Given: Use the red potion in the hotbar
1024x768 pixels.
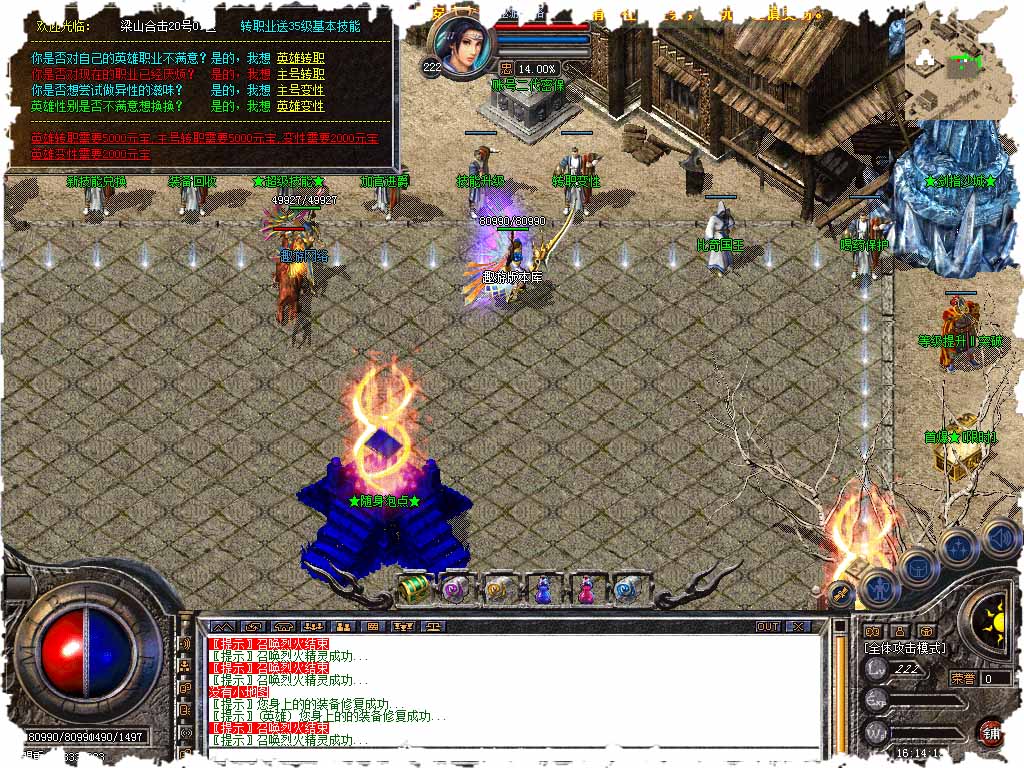Looking at the screenshot, I should 584,589.
